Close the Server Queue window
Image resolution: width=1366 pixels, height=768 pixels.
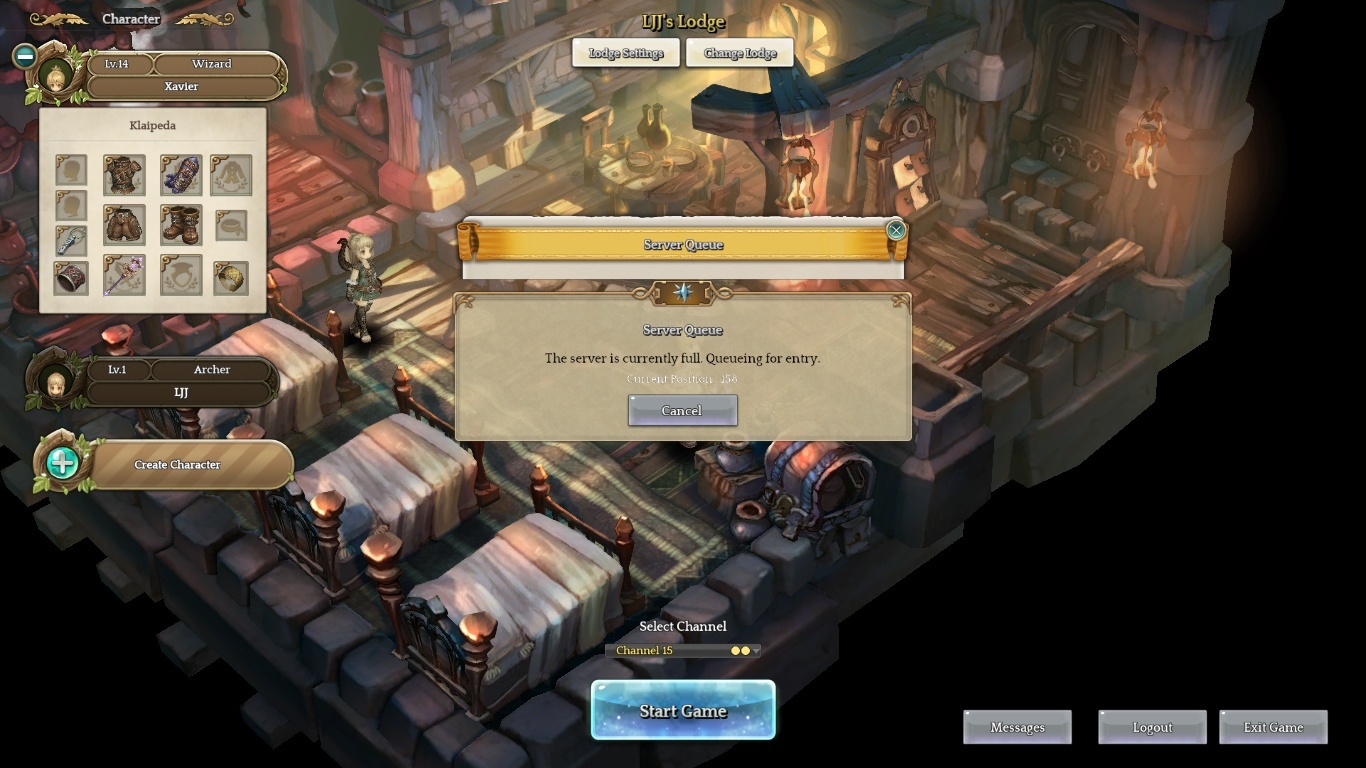pos(896,230)
